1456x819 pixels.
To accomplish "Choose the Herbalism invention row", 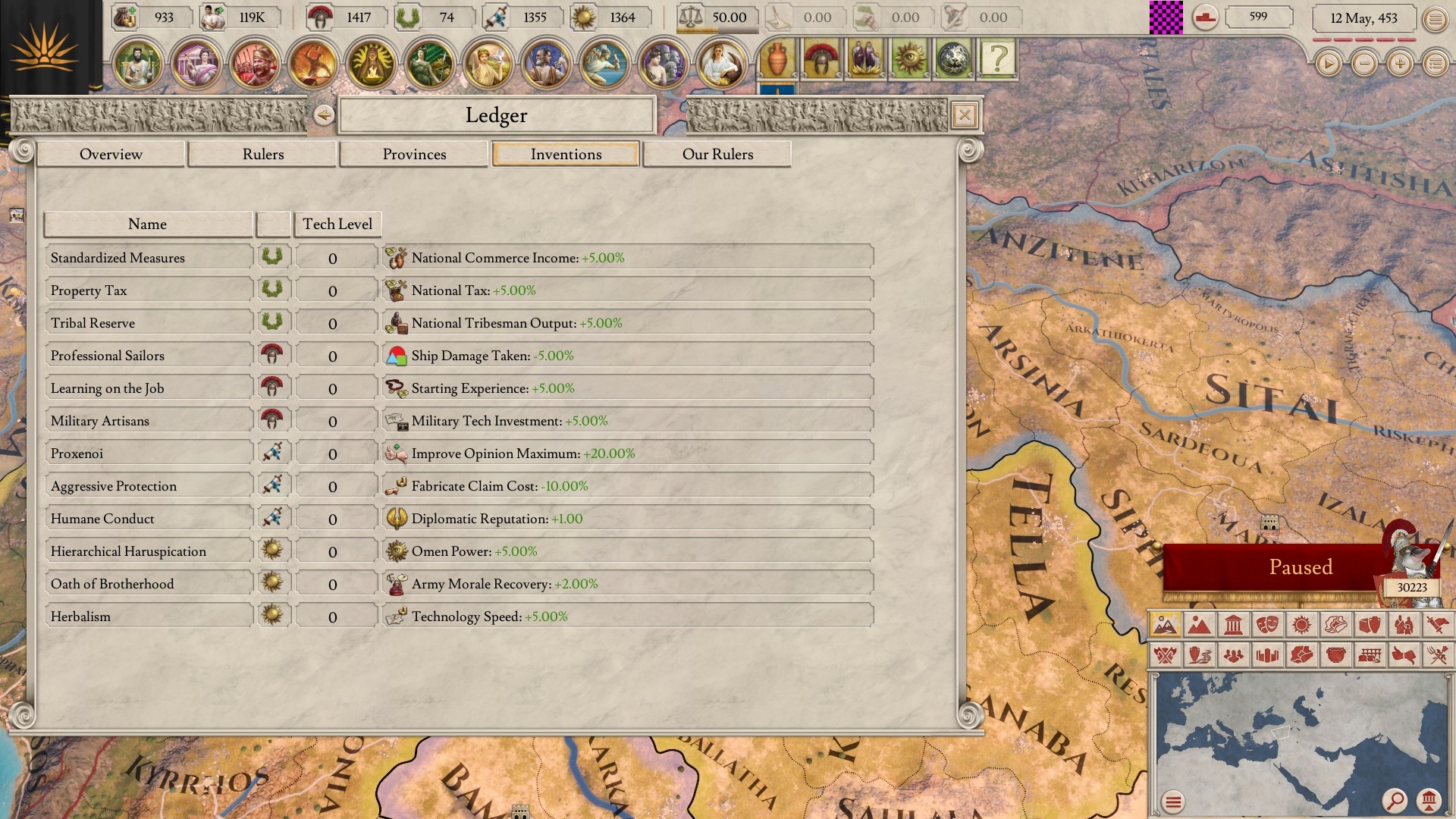I will tap(148, 617).
